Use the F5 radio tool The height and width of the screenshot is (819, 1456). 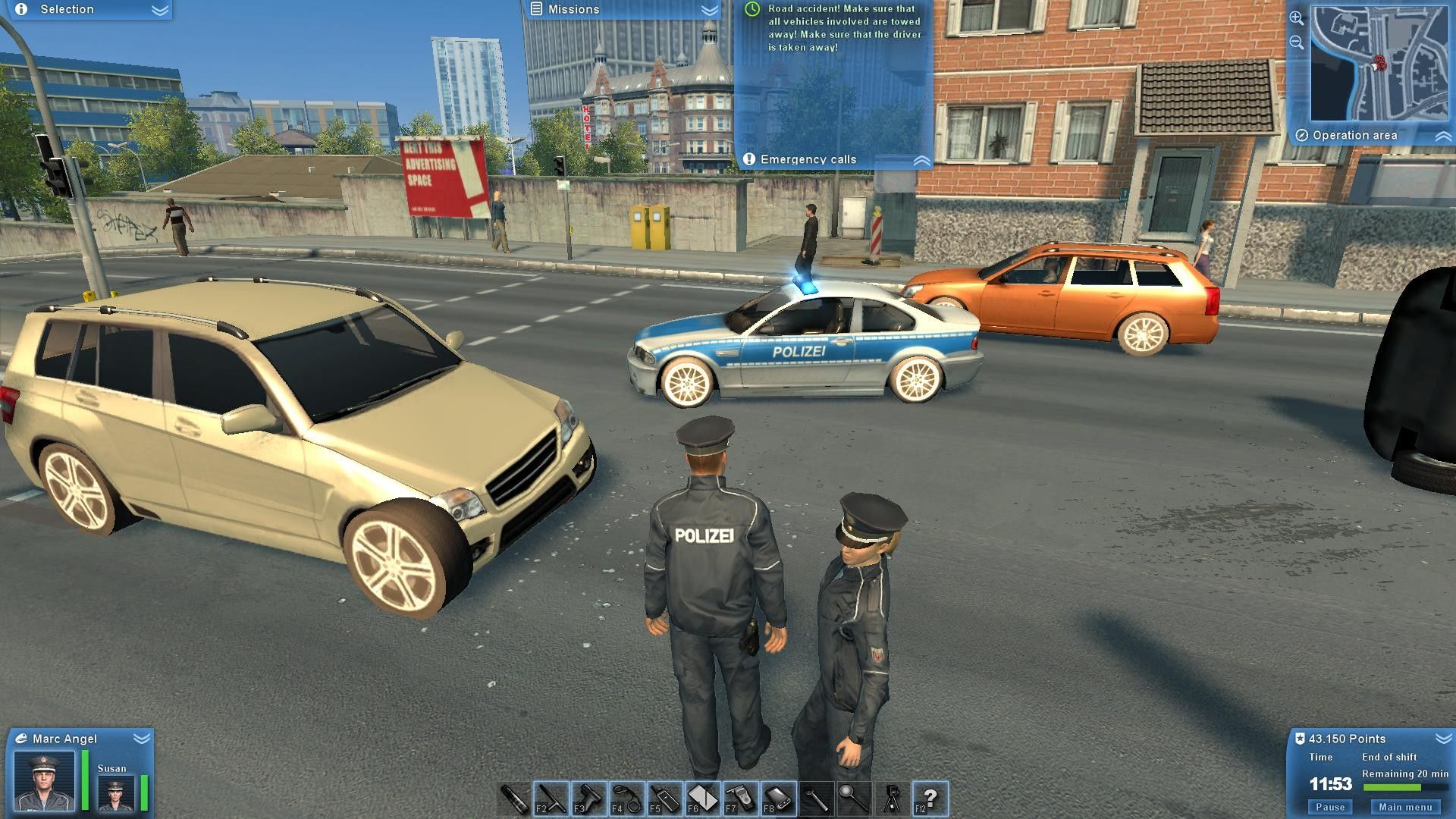click(665, 799)
